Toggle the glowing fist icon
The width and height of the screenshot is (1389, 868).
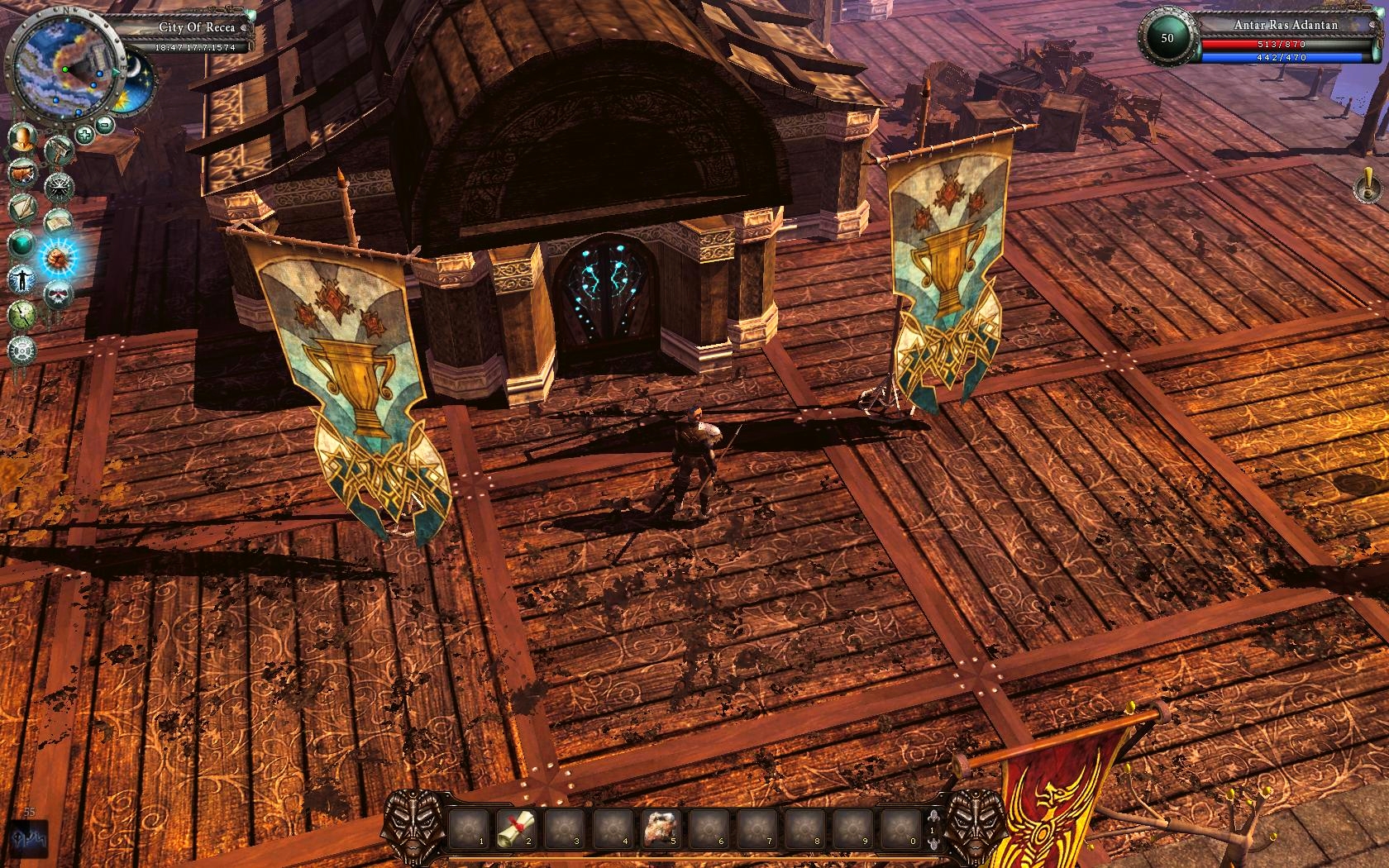click(59, 258)
